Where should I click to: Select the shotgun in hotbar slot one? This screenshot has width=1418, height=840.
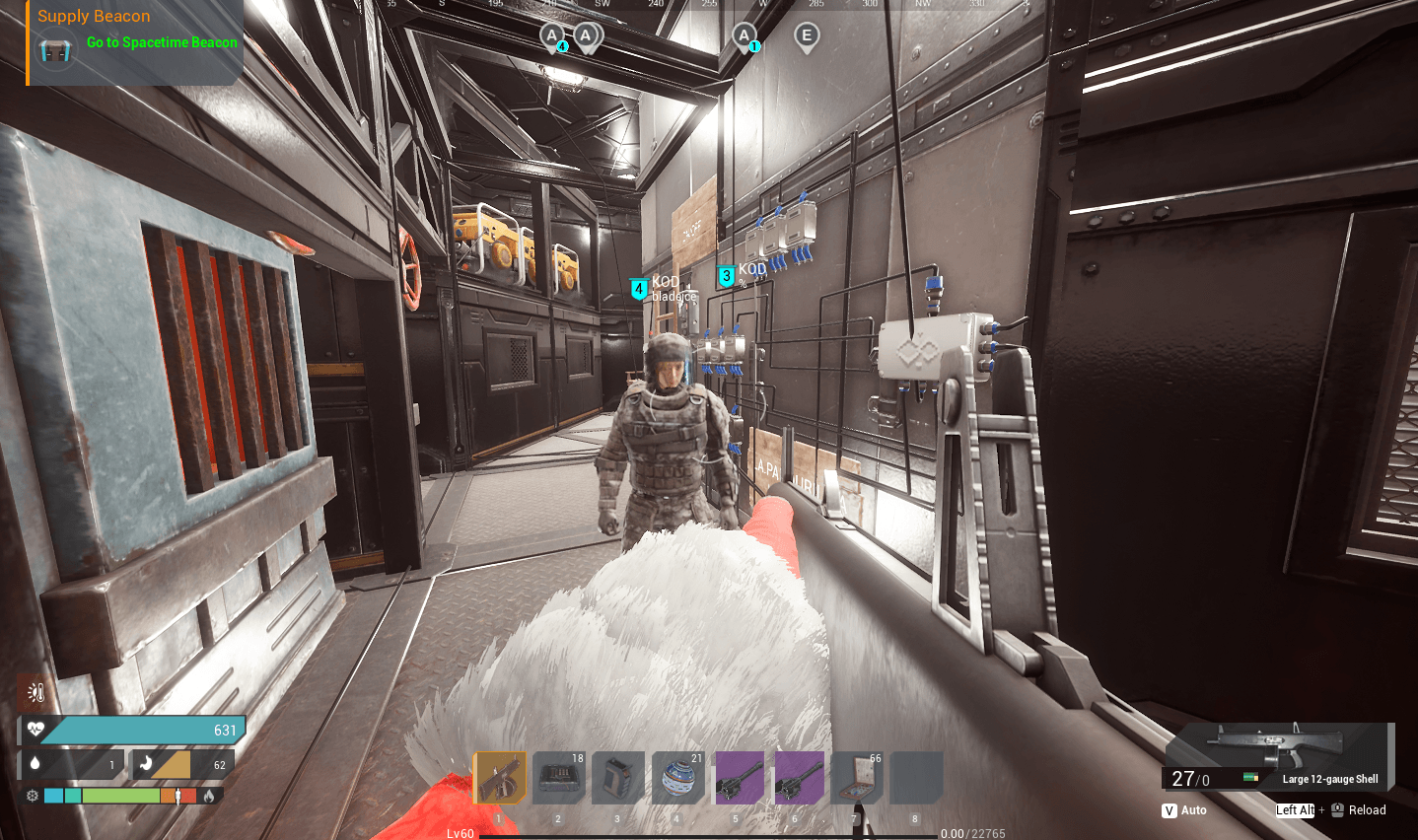[x=500, y=778]
